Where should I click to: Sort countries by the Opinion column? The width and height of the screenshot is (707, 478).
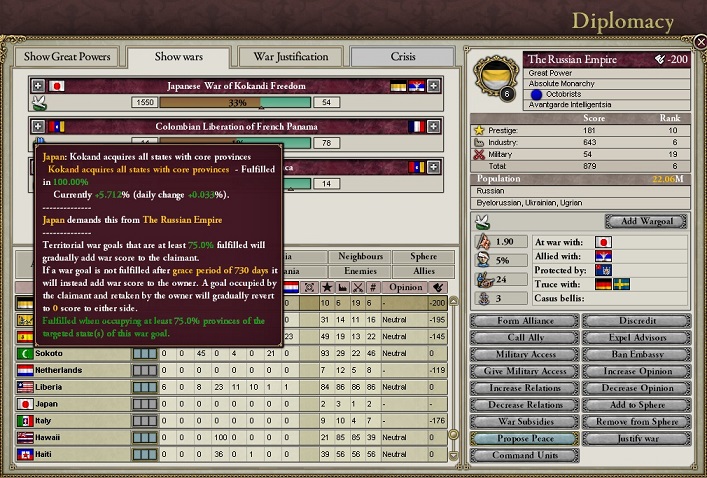(x=405, y=287)
